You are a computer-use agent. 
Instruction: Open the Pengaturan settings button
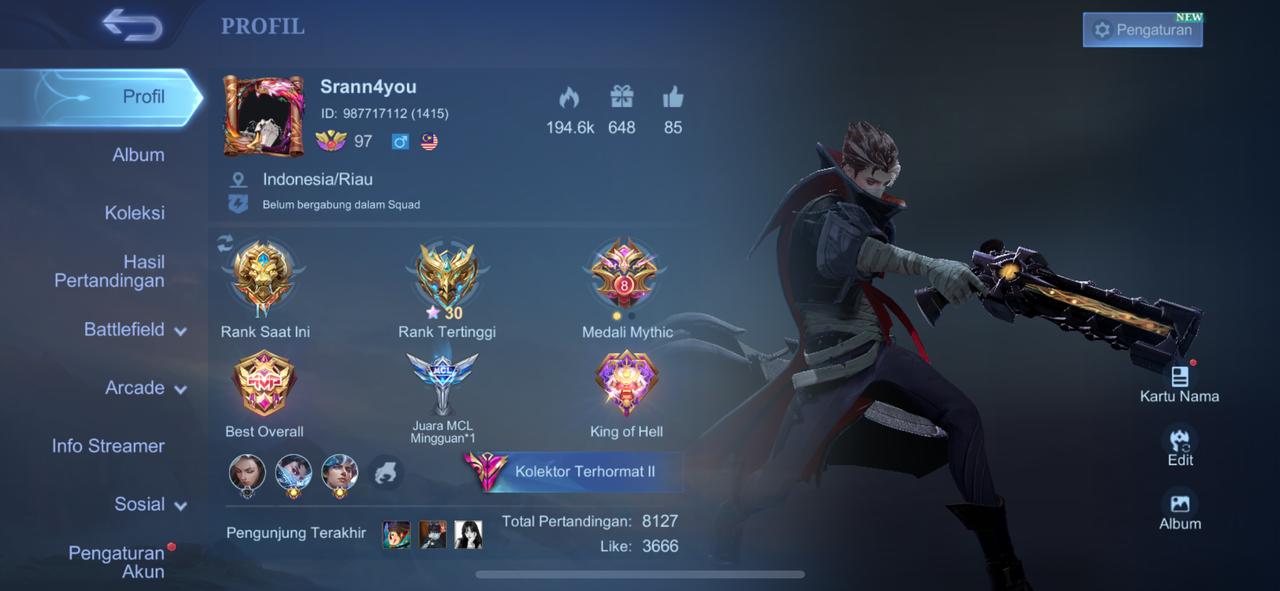tap(1142, 30)
